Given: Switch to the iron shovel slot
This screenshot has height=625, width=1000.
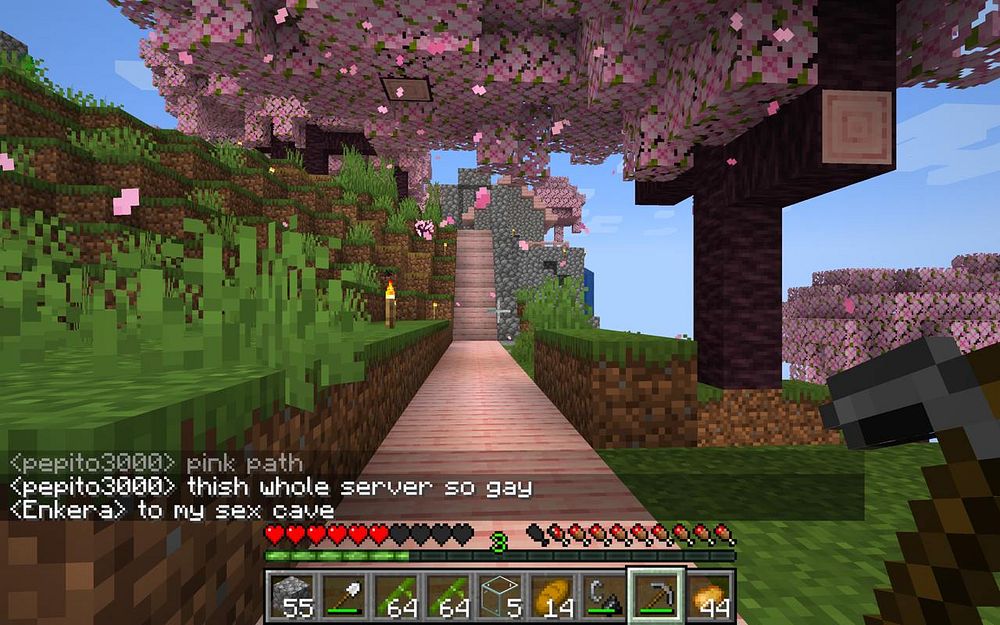Looking at the screenshot, I should (344, 596).
